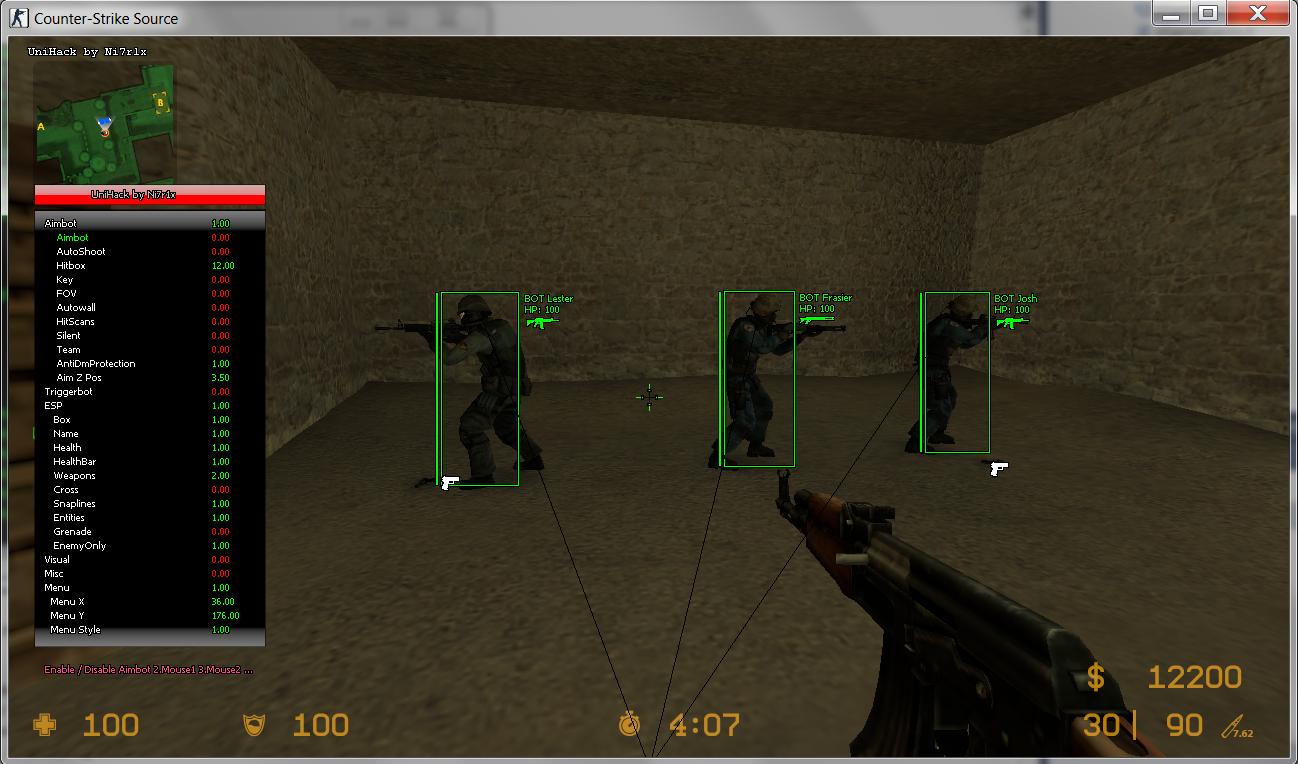
Task: Click the radar minimap
Action: point(105,124)
